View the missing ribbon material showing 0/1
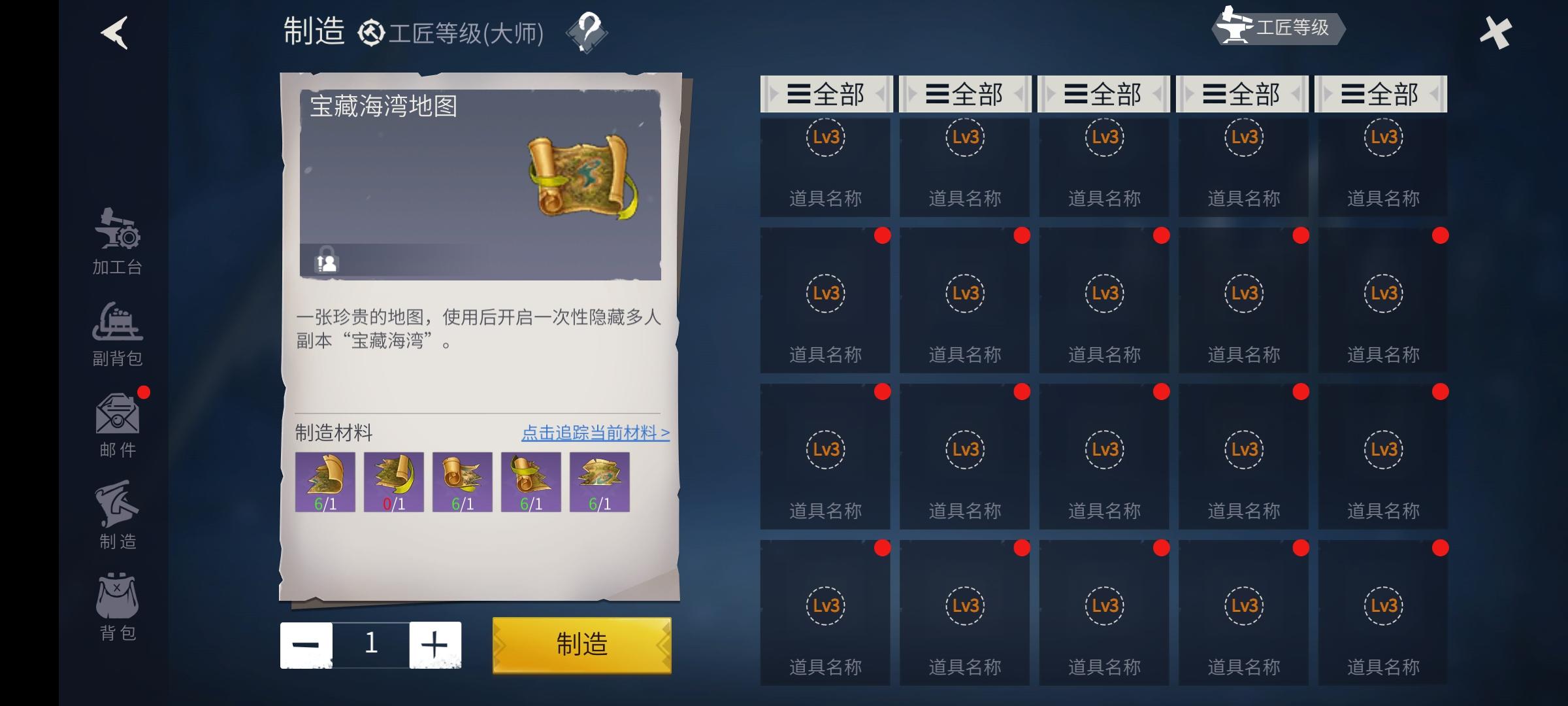Image resolution: width=1568 pixels, height=706 pixels. click(393, 482)
